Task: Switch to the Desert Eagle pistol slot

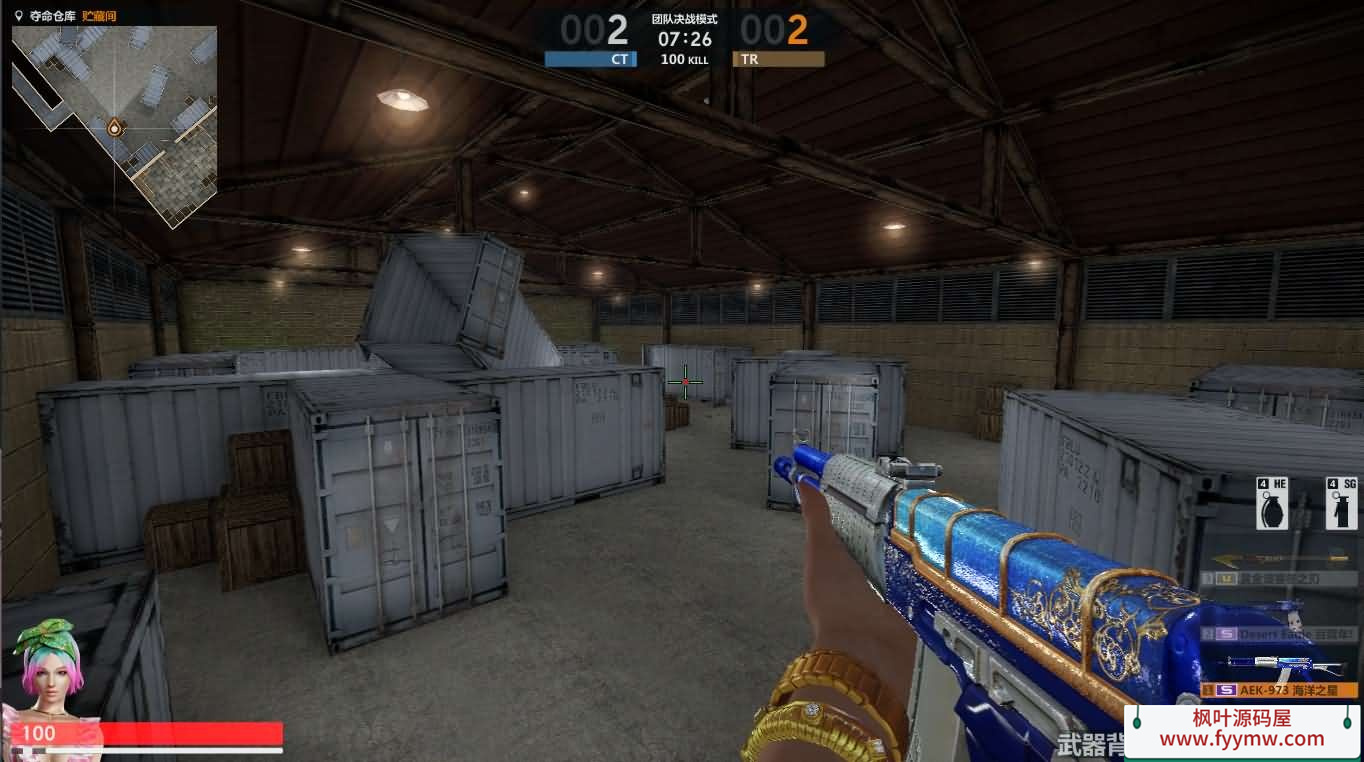Action: pos(1279,634)
